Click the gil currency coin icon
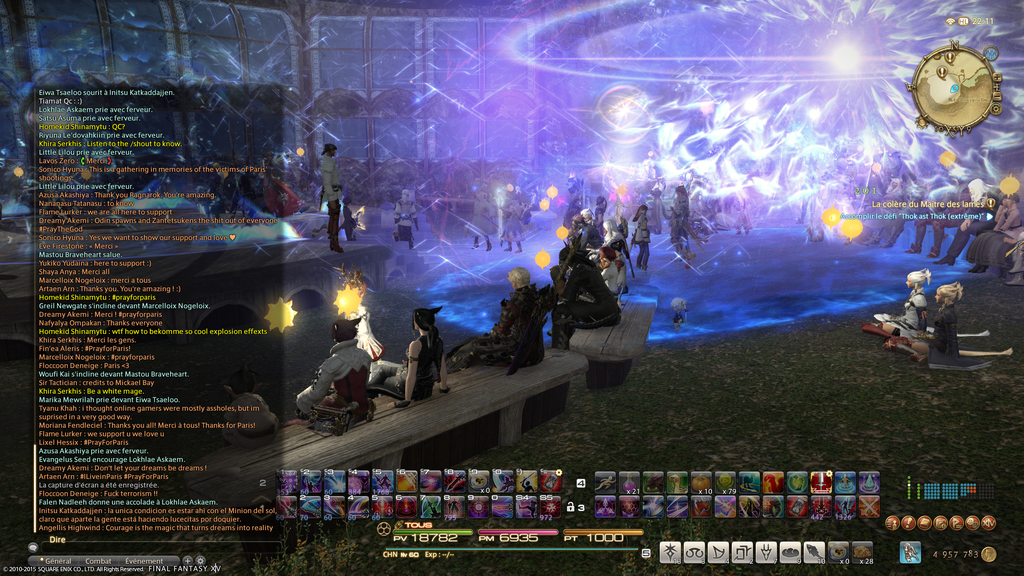The height and width of the screenshot is (576, 1024). 989,553
